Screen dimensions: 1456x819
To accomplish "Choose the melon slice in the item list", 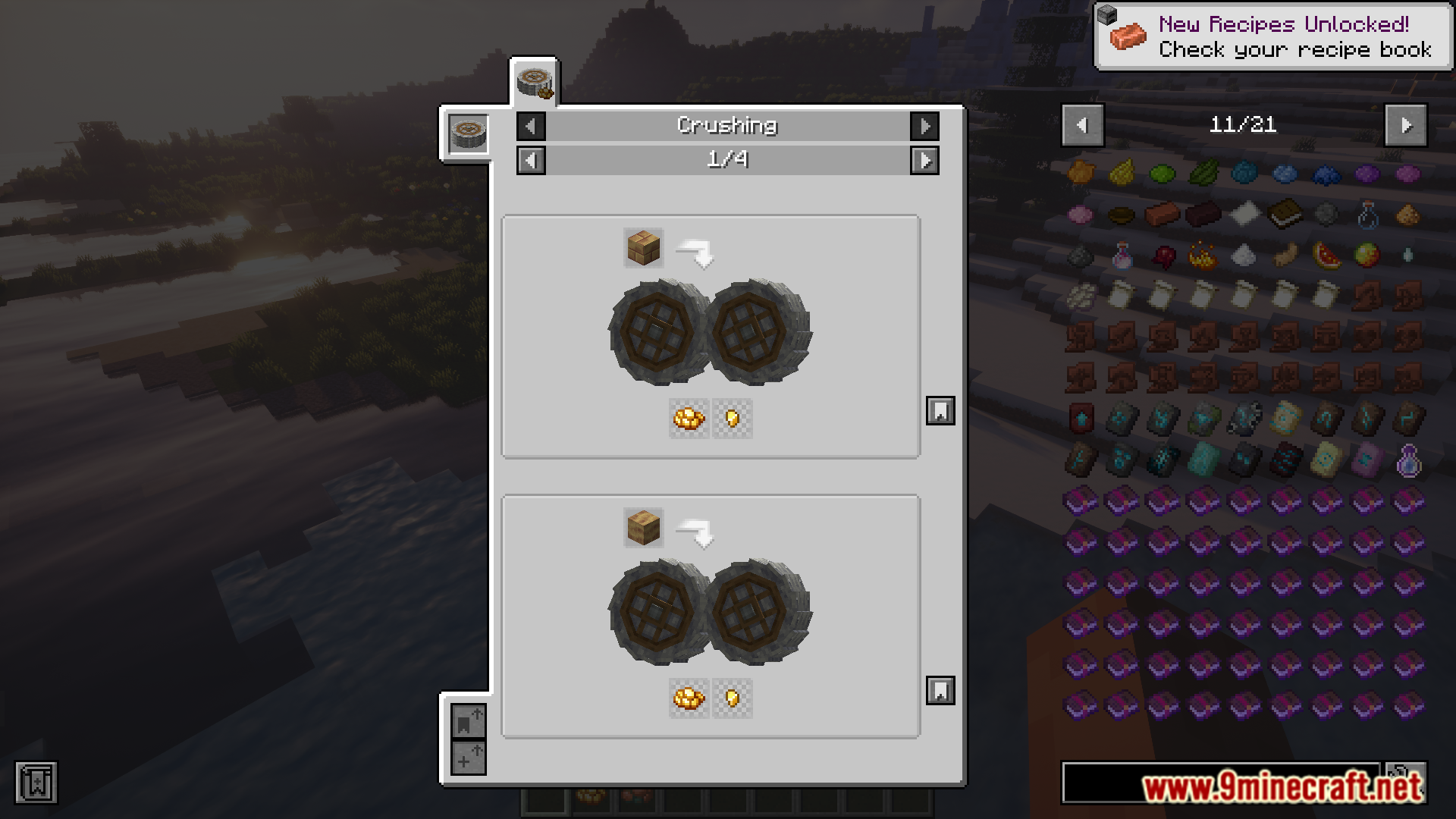I will click(x=1326, y=256).
